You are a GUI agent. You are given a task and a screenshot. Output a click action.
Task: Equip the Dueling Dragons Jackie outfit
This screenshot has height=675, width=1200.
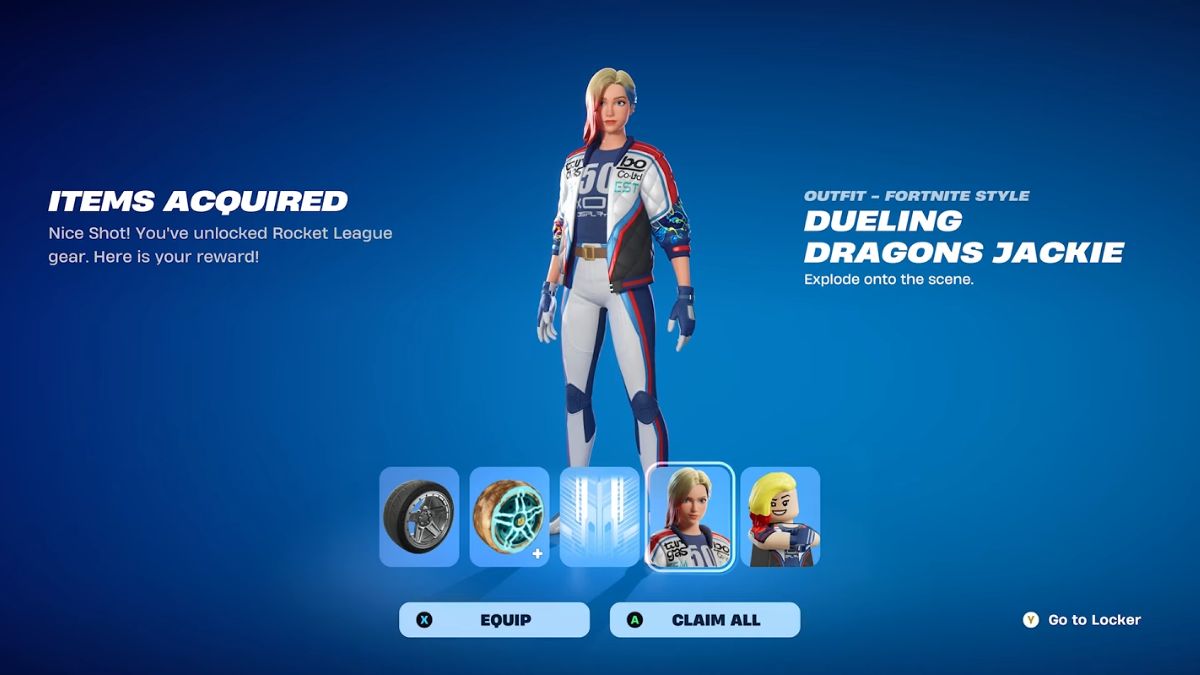[x=494, y=620]
